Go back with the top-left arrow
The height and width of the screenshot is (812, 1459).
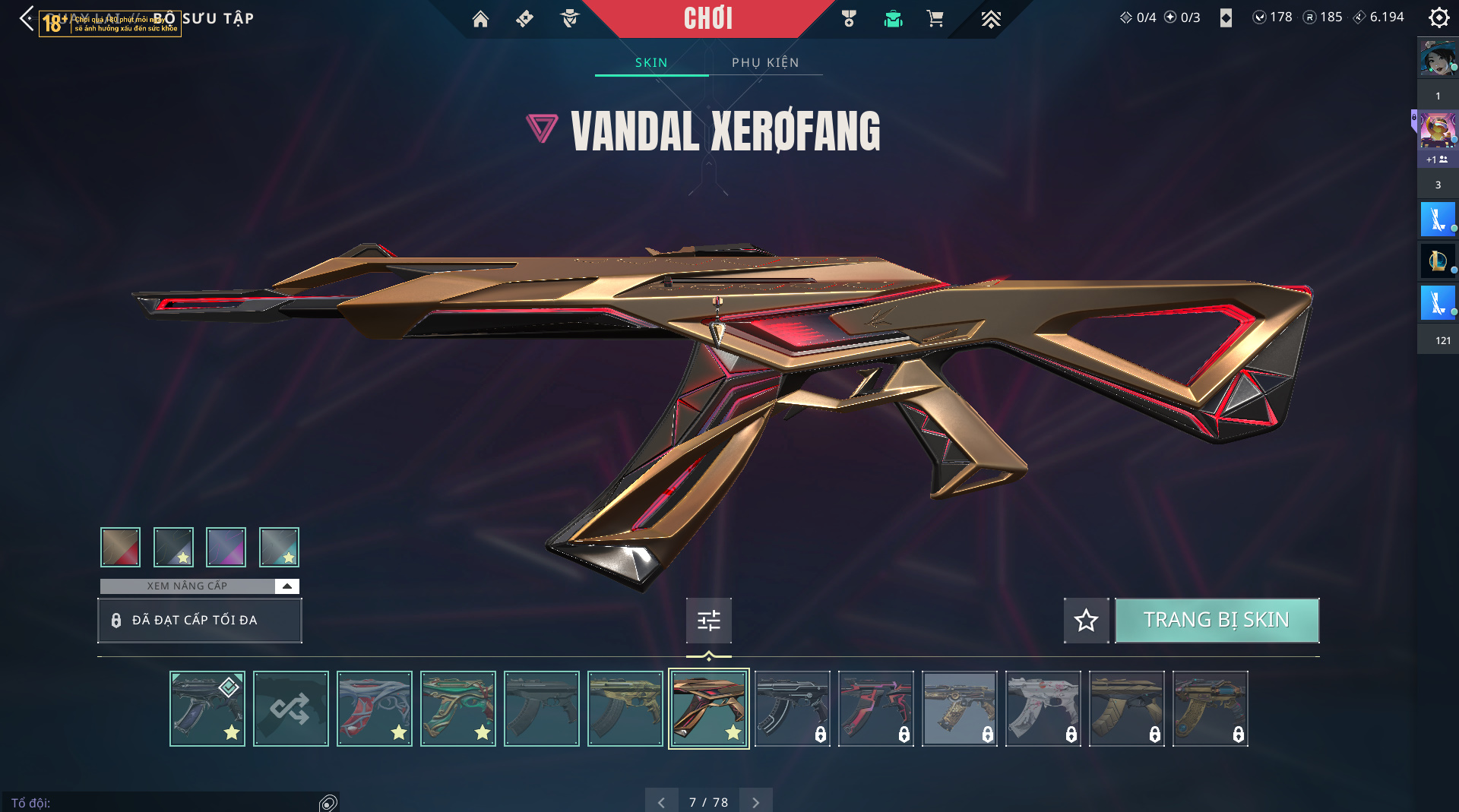point(27,19)
